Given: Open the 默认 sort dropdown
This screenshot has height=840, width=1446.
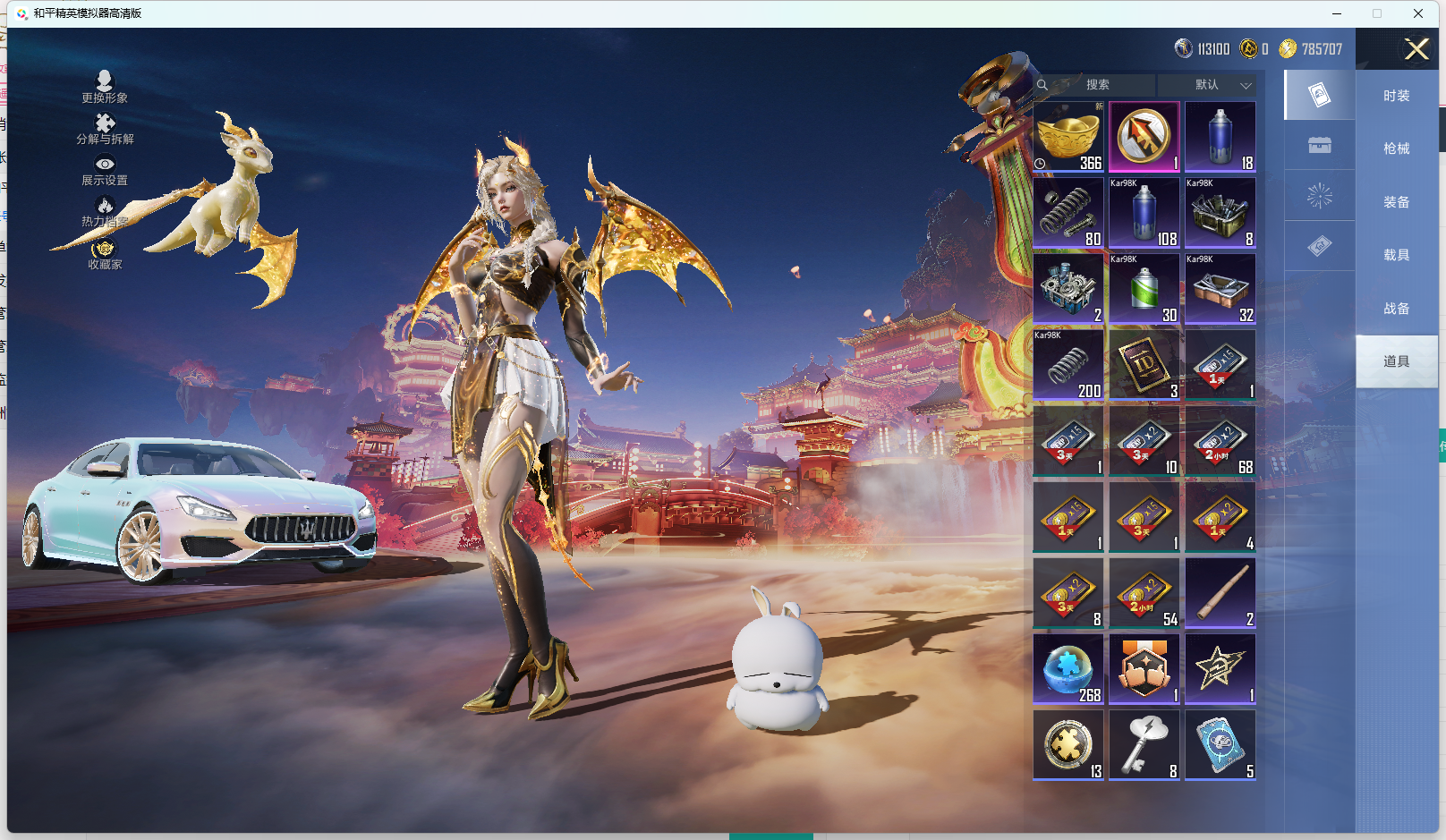Looking at the screenshot, I should click(x=1207, y=85).
